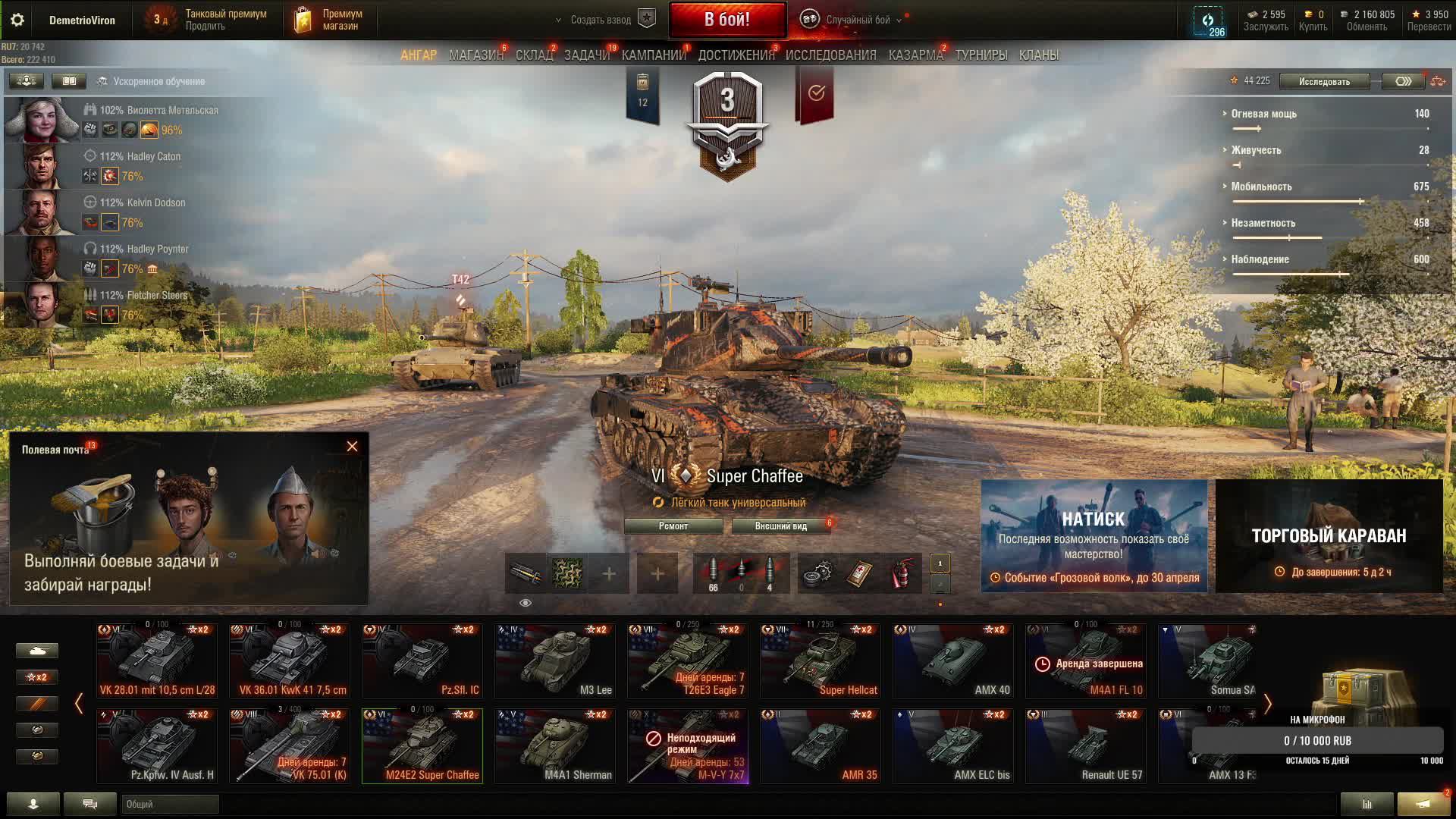Screen dimensions: 1456x819
Task: Open the КЛАНЫ tab
Action: (x=1038, y=55)
